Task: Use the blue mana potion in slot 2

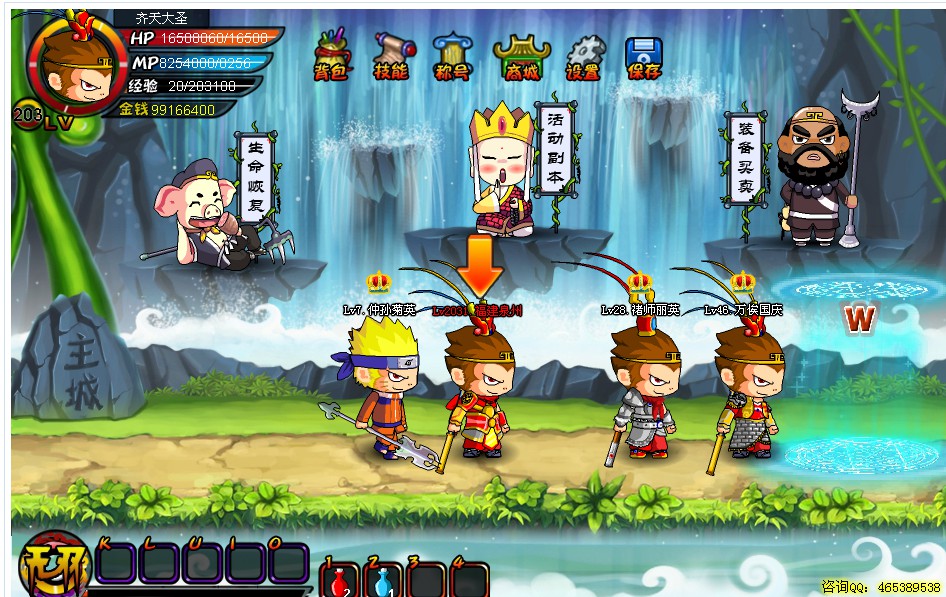Action: [x=385, y=581]
